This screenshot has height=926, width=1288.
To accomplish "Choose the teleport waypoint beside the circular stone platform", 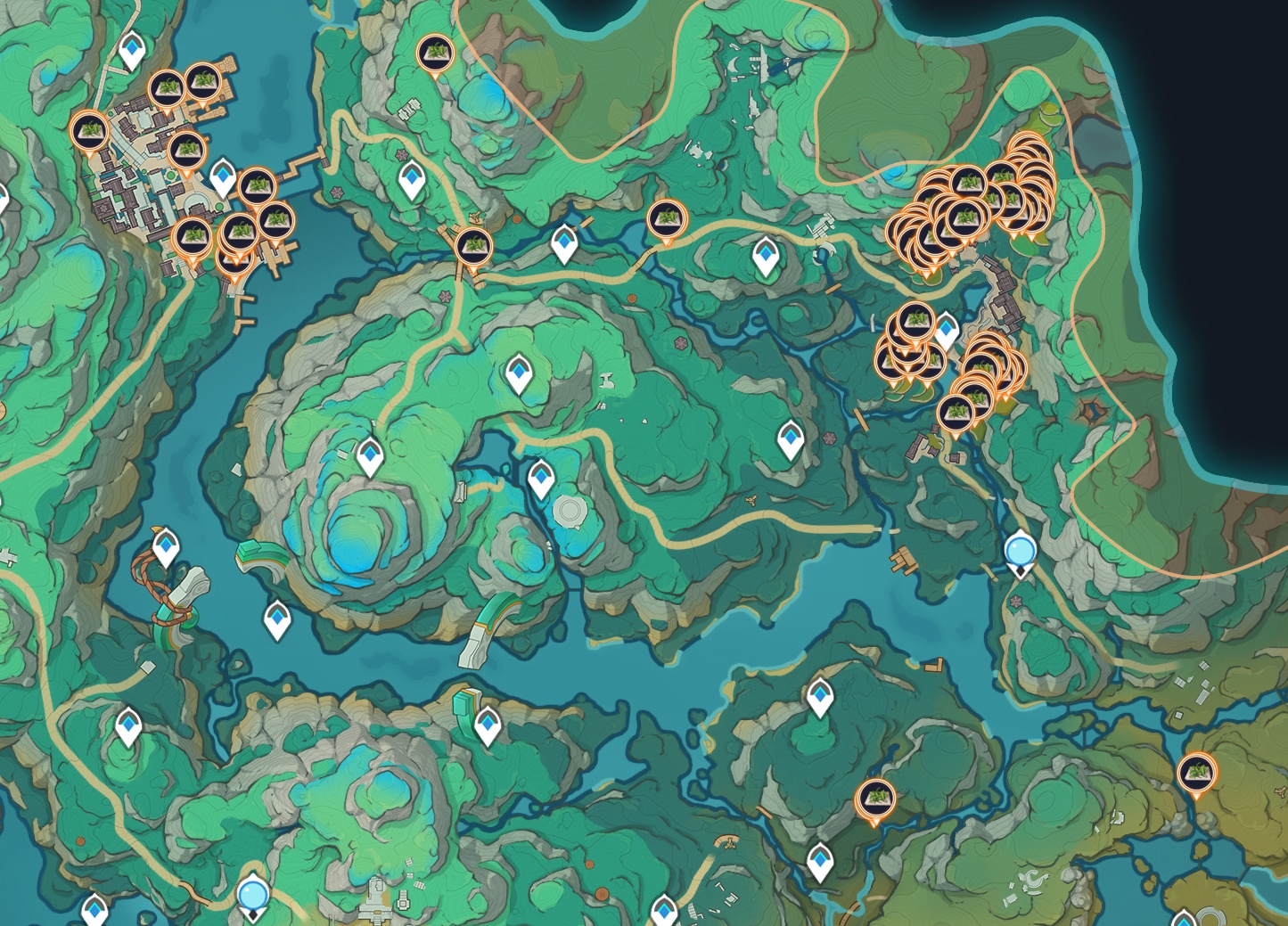I will point(540,479).
